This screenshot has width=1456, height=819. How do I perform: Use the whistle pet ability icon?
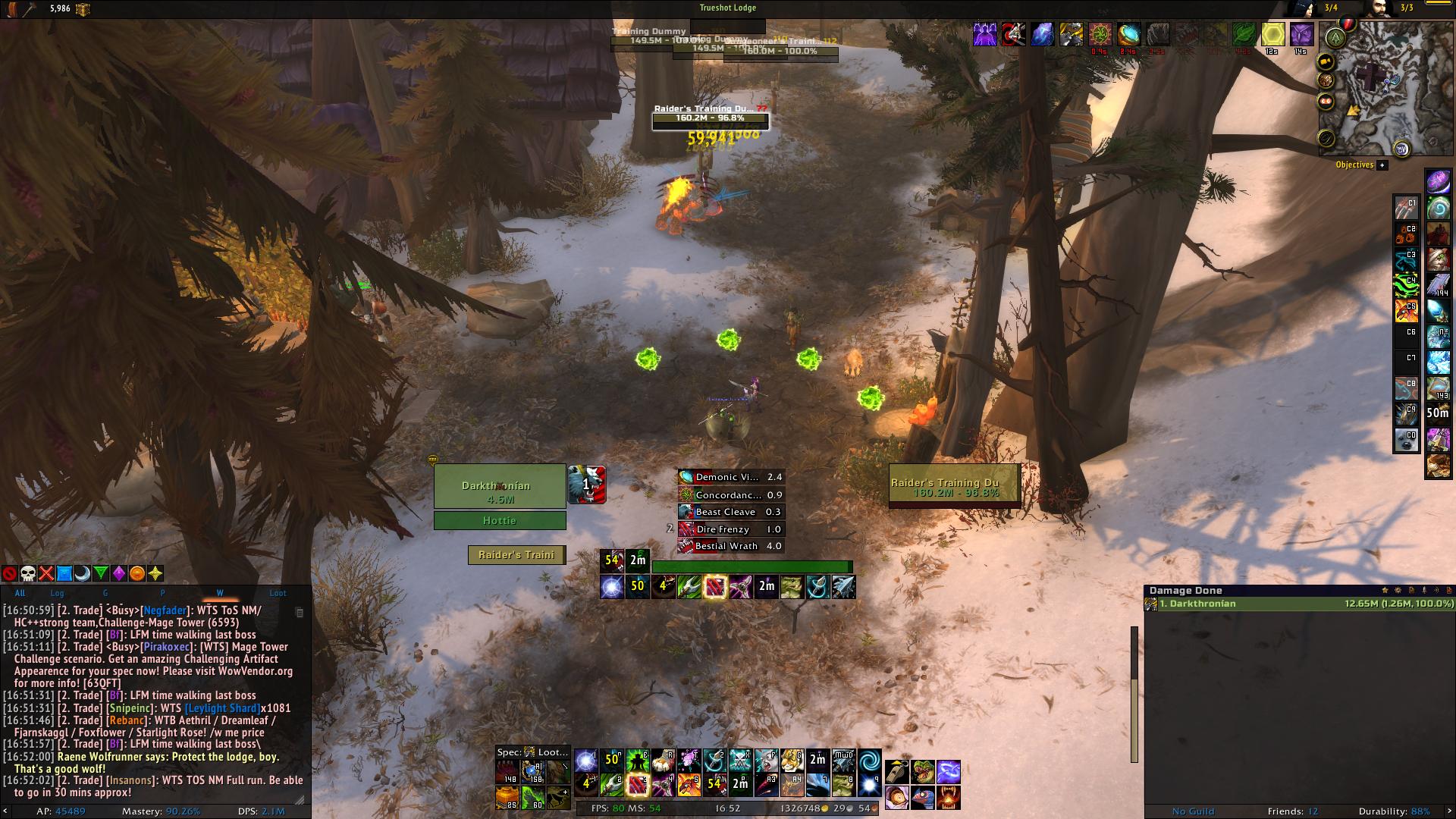pos(897,772)
